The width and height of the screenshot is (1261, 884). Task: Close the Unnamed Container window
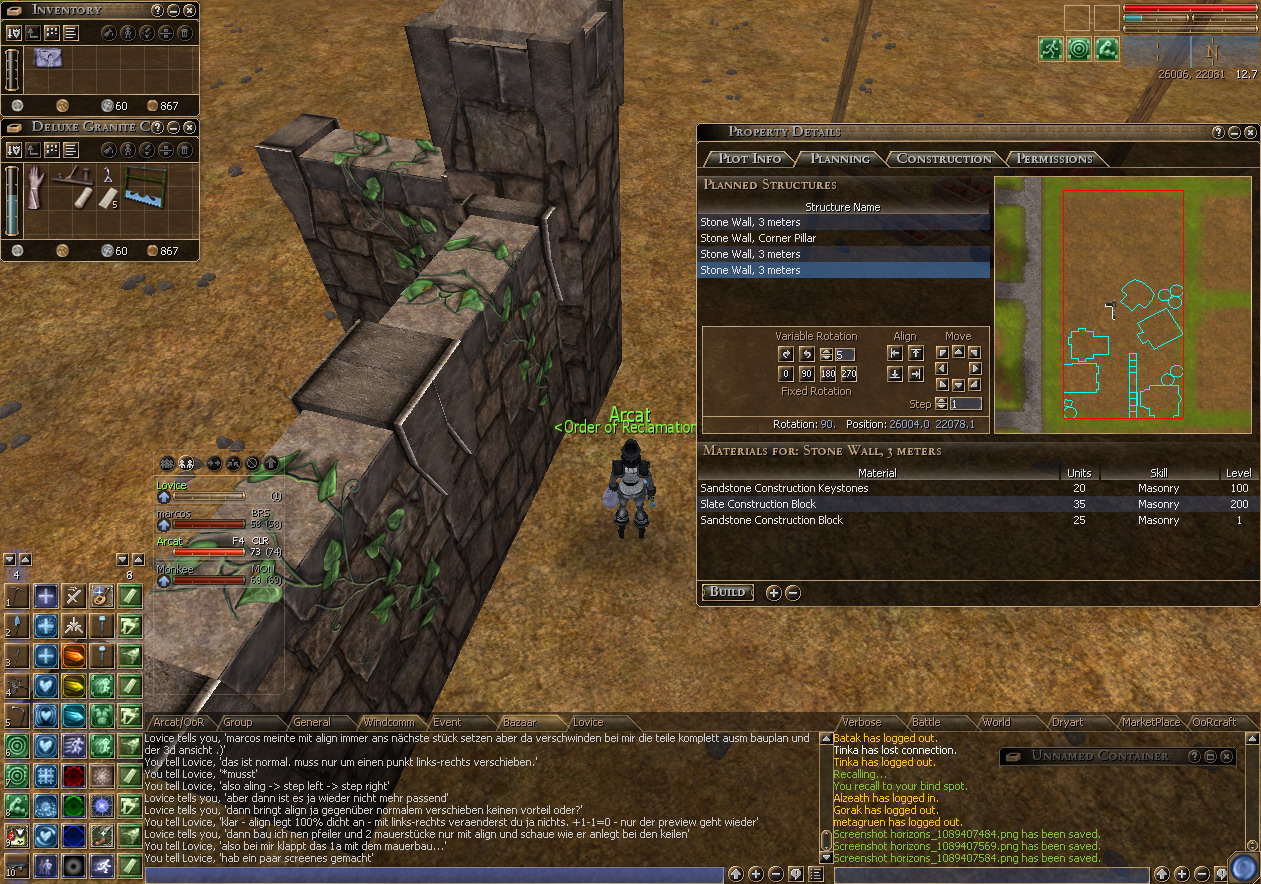[1226, 757]
